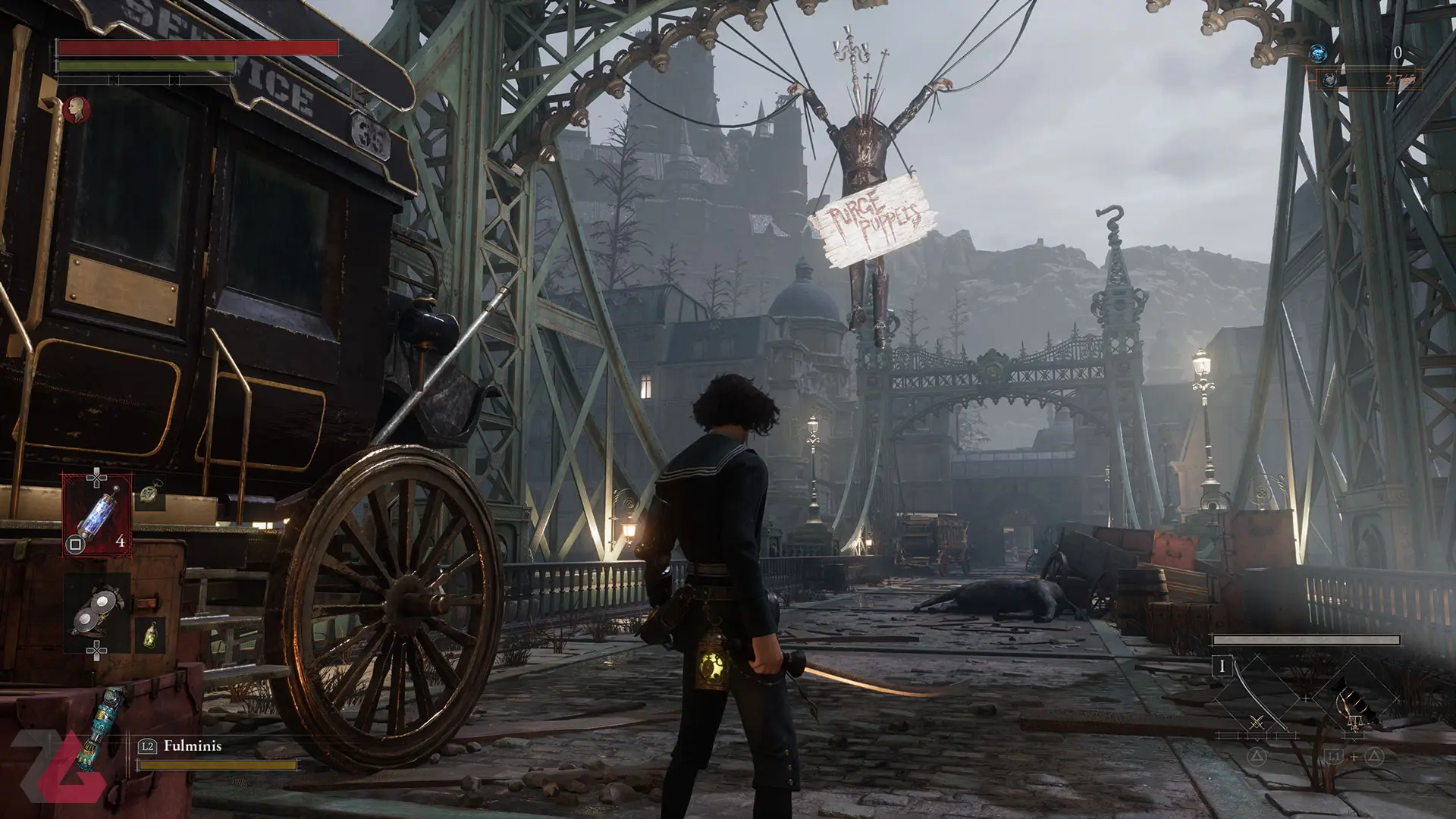This screenshot has width=1456, height=819.
Task: Click the head portrait status icon
Action: [77, 110]
